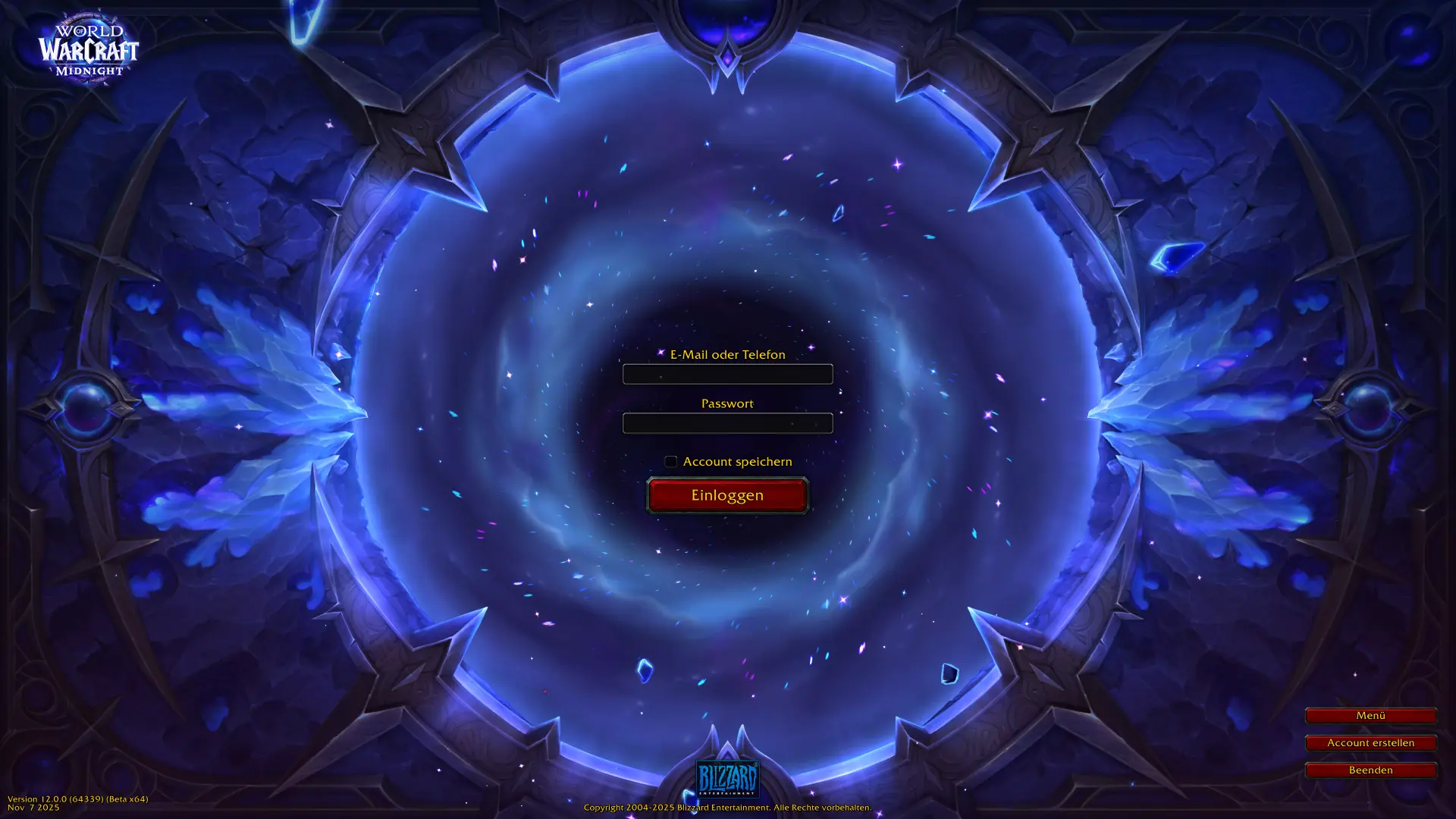Tick the checkbox to remember the account
Image resolution: width=1456 pixels, height=819 pixels.
pyautogui.click(x=670, y=461)
